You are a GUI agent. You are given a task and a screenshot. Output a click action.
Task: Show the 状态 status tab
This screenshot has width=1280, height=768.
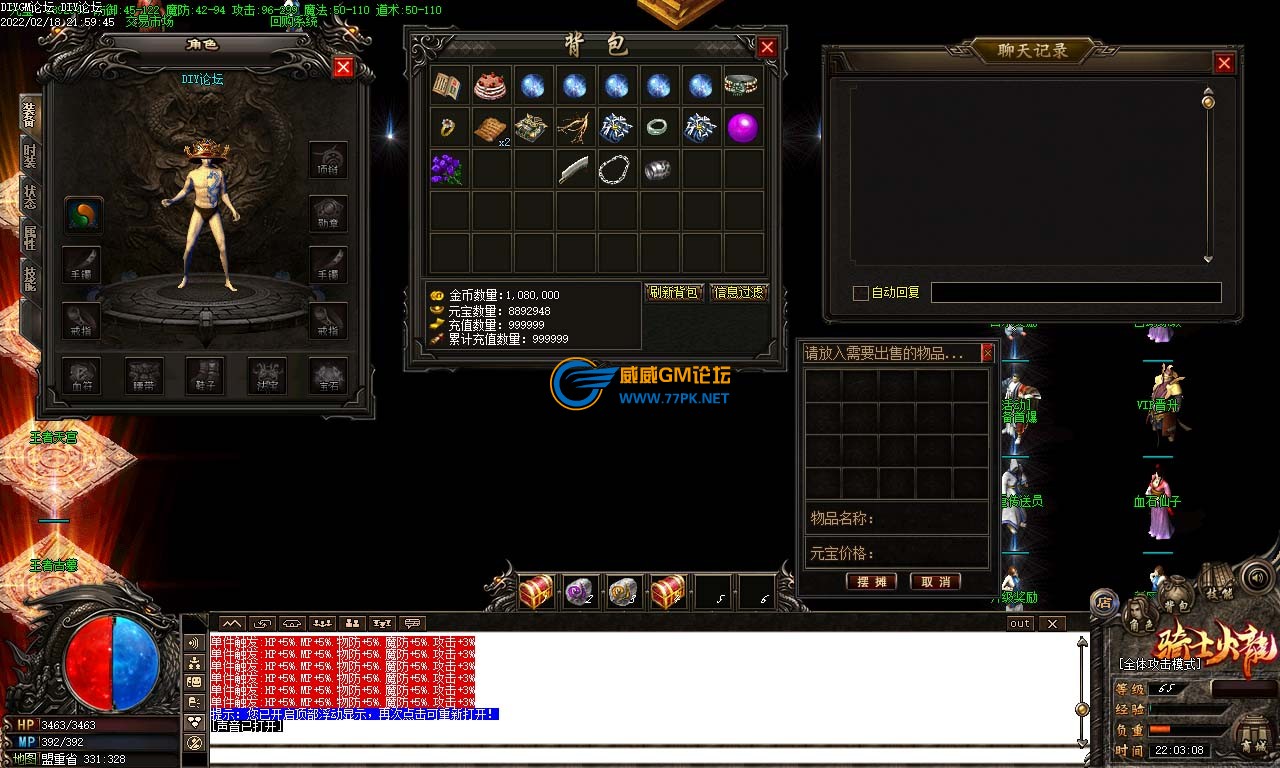[30, 196]
